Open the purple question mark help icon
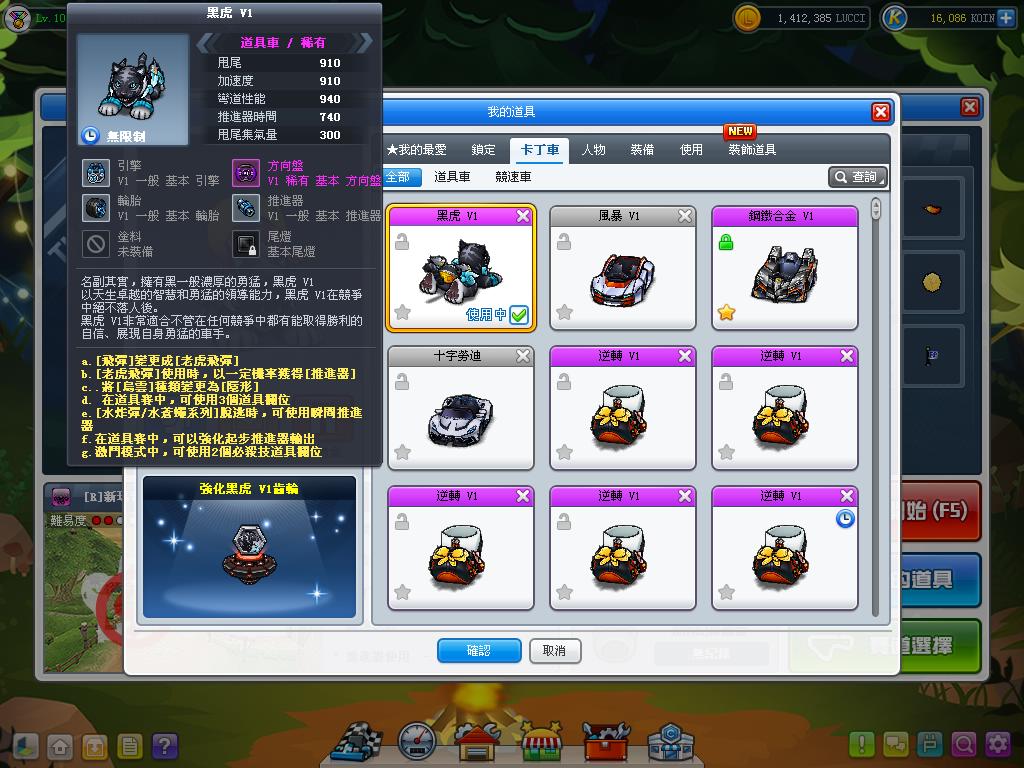Viewport: 1024px width, 768px height. click(164, 745)
